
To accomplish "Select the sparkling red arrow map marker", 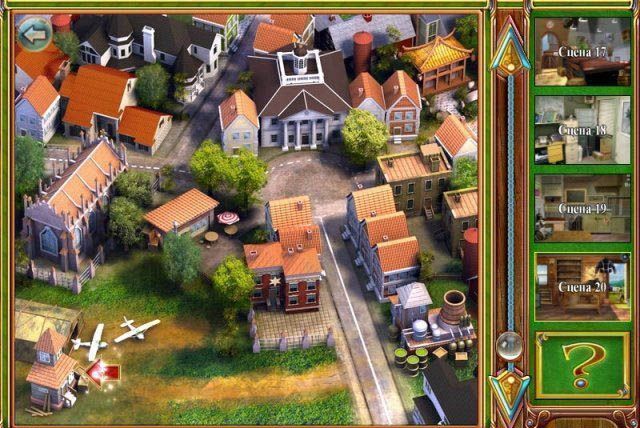I will pyautogui.click(x=103, y=372).
